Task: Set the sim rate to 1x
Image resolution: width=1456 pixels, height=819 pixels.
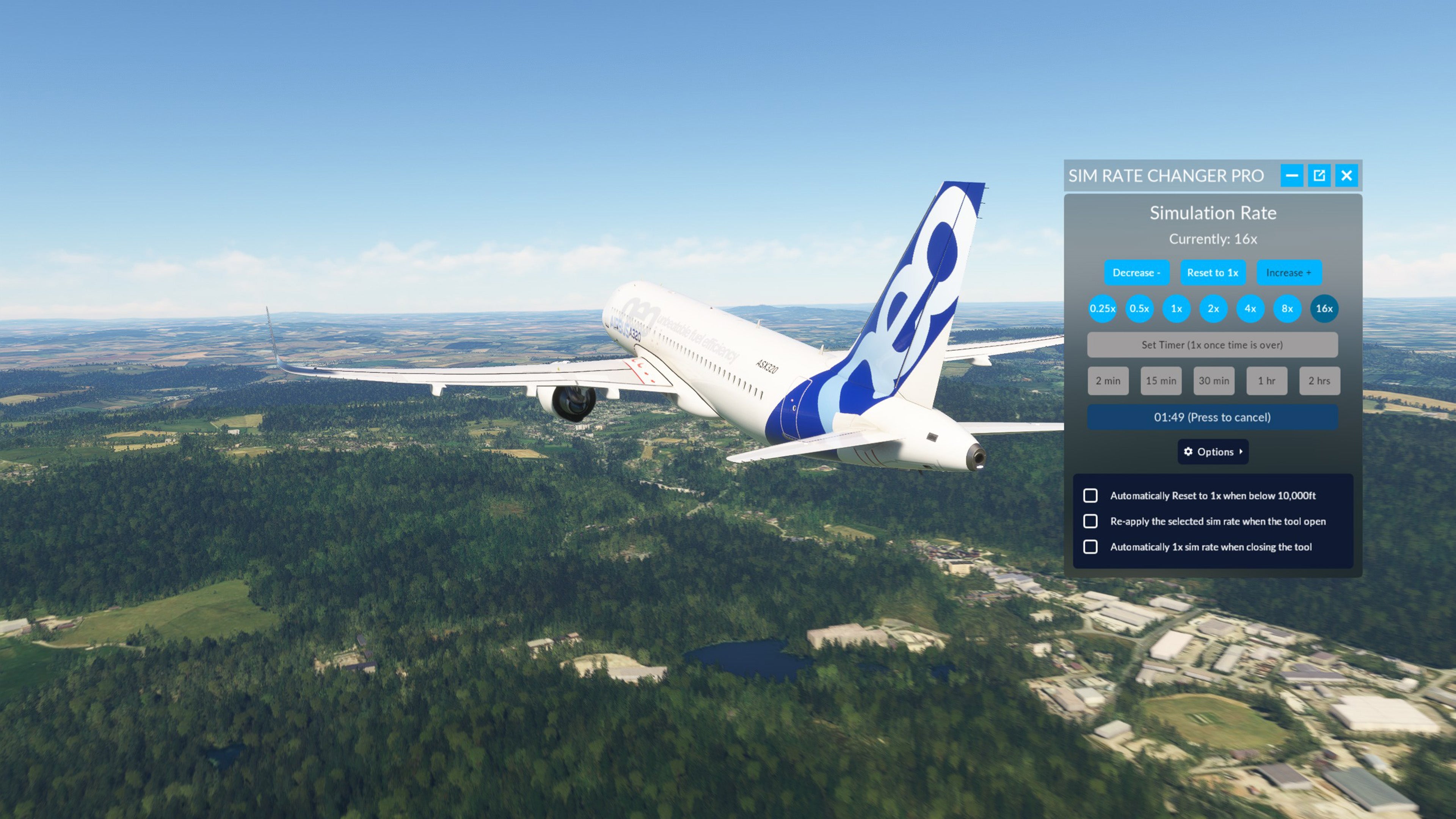Action: point(1176,309)
